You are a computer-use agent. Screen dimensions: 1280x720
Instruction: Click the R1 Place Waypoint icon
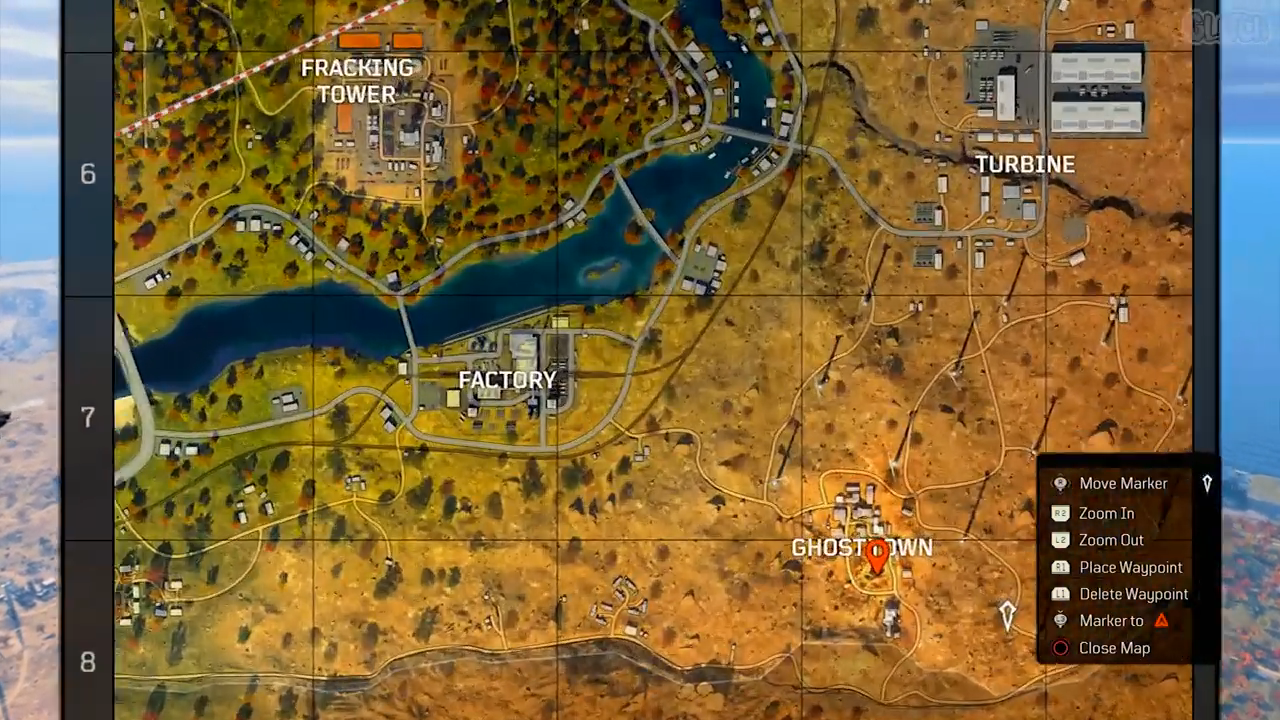pos(1060,567)
